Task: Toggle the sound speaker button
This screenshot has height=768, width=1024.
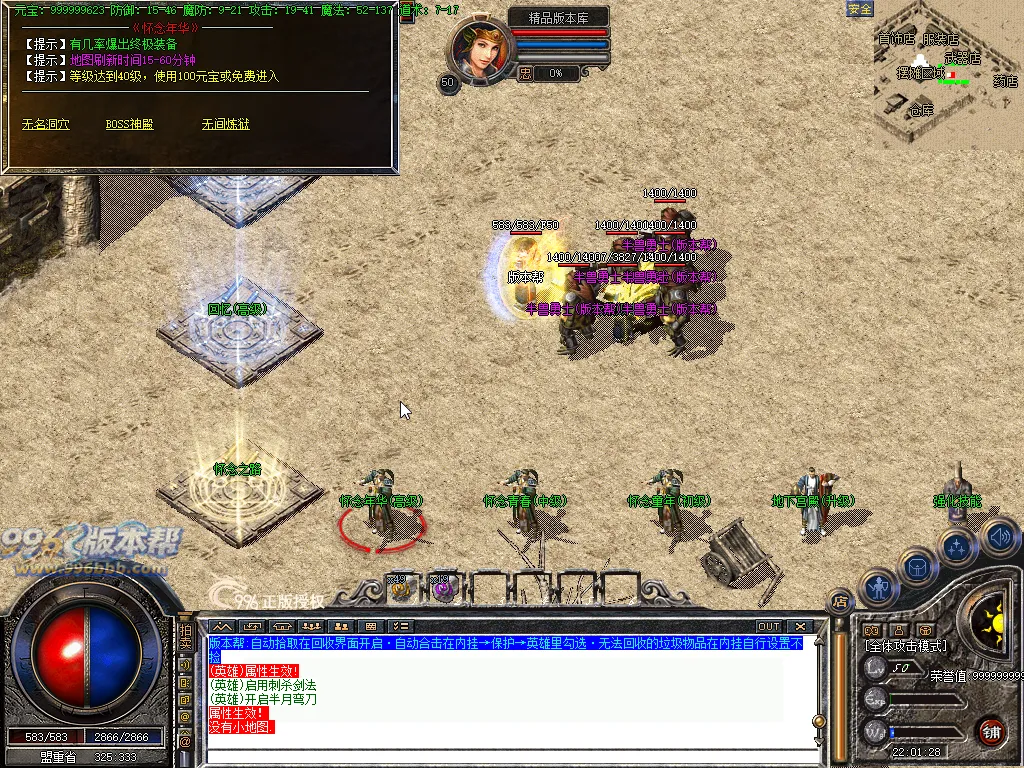Action: pos(998,536)
